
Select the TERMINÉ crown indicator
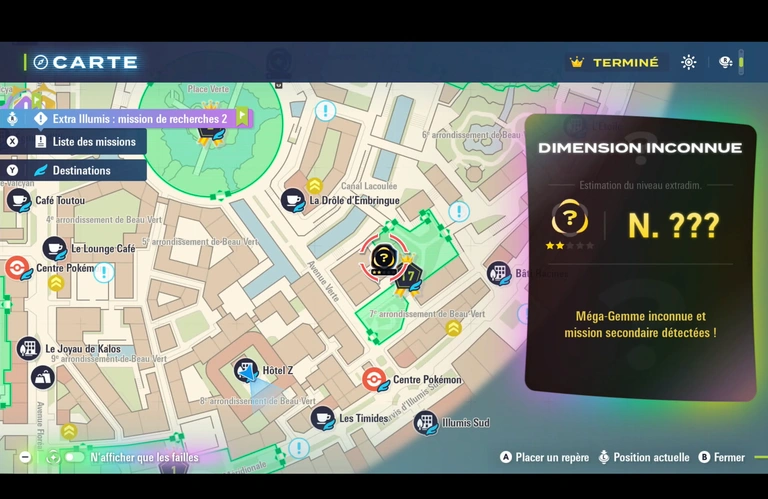pos(614,62)
